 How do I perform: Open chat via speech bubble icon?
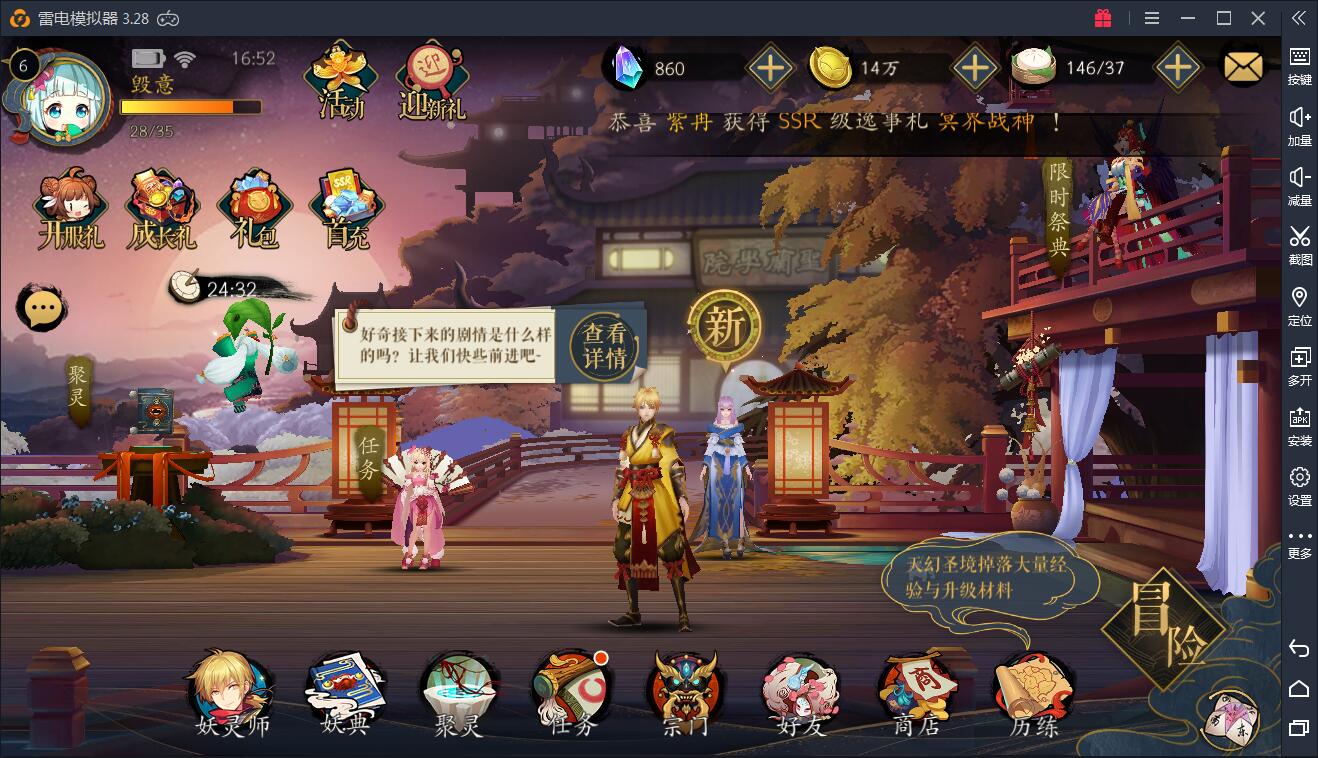click(40, 307)
